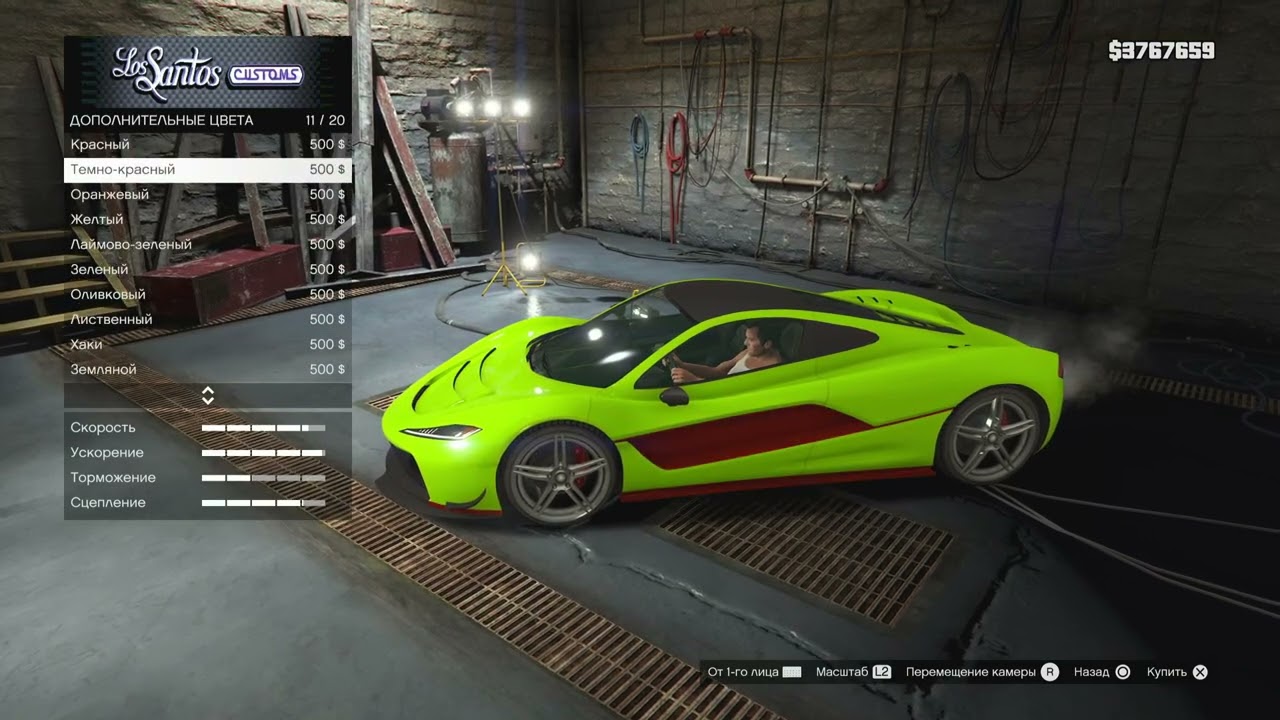
Task: Select the Хаки color entry
Action: (x=207, y=345)
